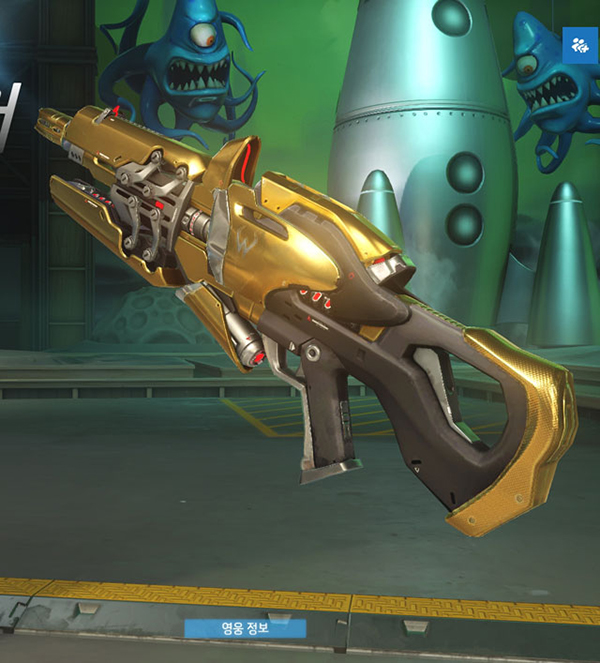600x663 pixels.
Task: Open the 영웅 정보 hero info button
Action: (245, 628)
